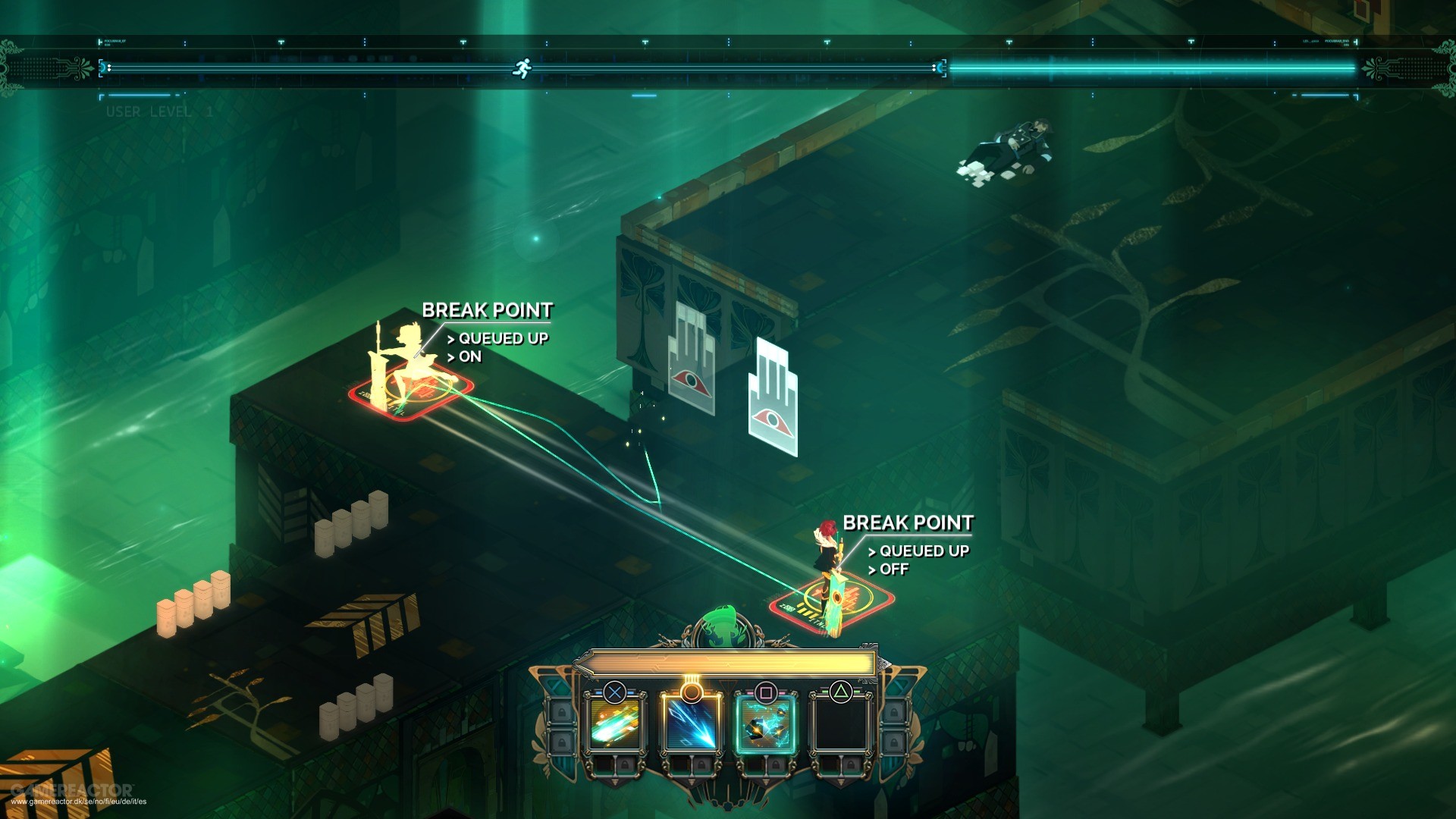Select the upper BREAK POINT label
1456x819 pixels.
click(x=489, y=310)
